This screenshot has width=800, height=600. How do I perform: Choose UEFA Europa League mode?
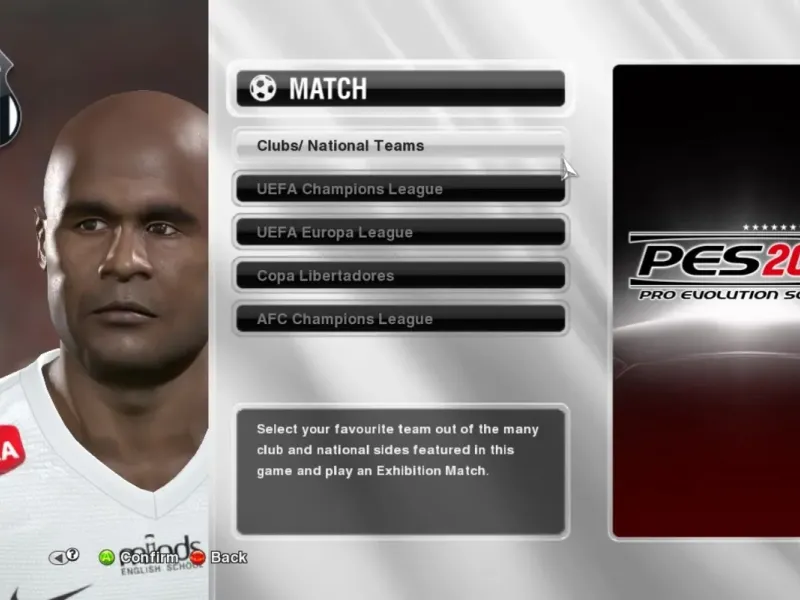(x=400, y=232)
